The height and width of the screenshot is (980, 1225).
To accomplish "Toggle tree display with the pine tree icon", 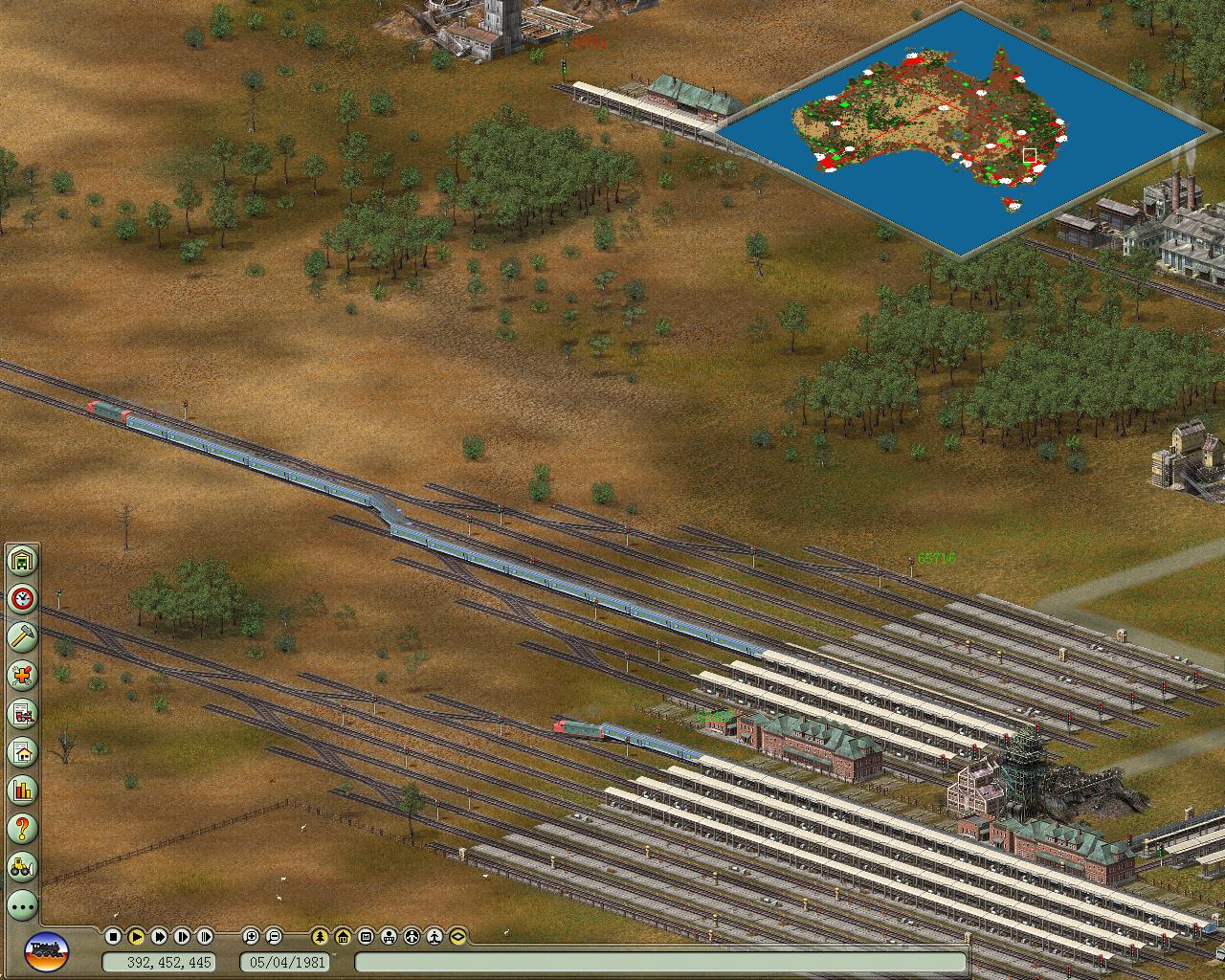I will point(320,937).
